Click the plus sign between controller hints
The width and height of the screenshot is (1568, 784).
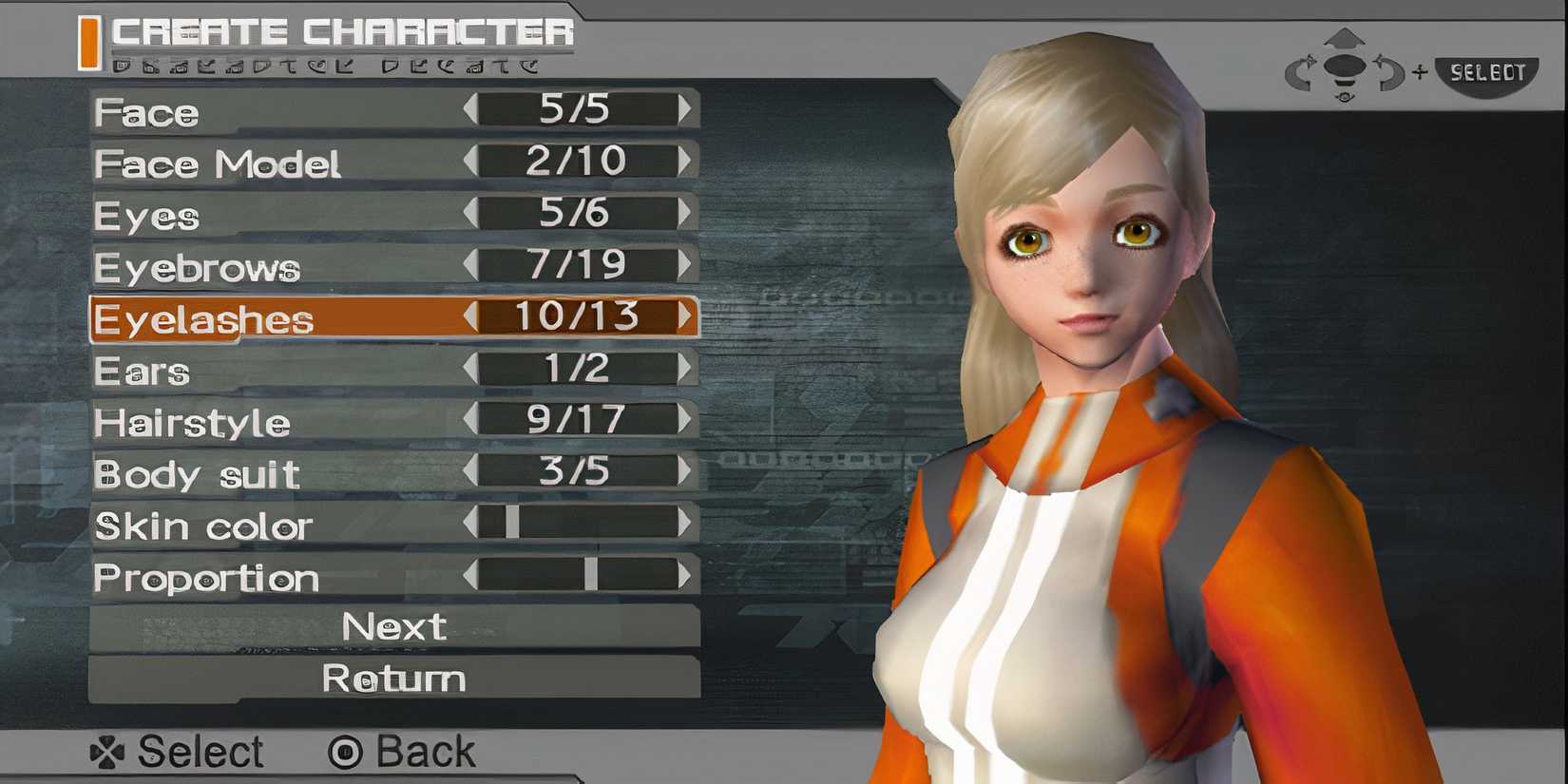point(1419,71)
